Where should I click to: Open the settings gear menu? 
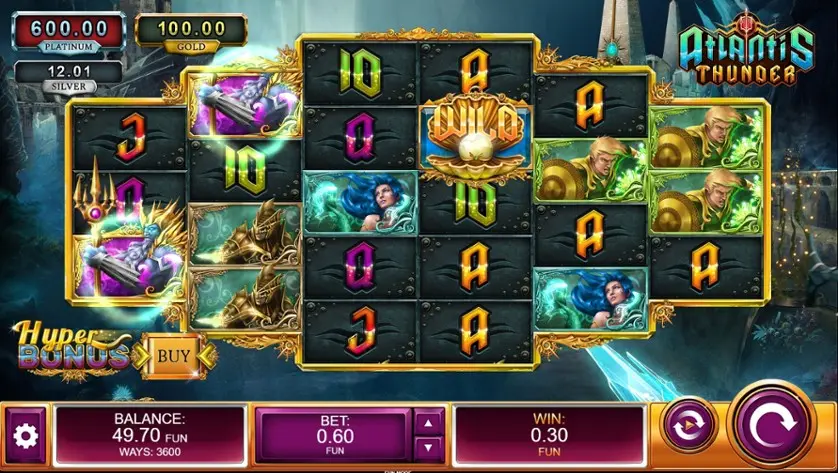point(25,435)
